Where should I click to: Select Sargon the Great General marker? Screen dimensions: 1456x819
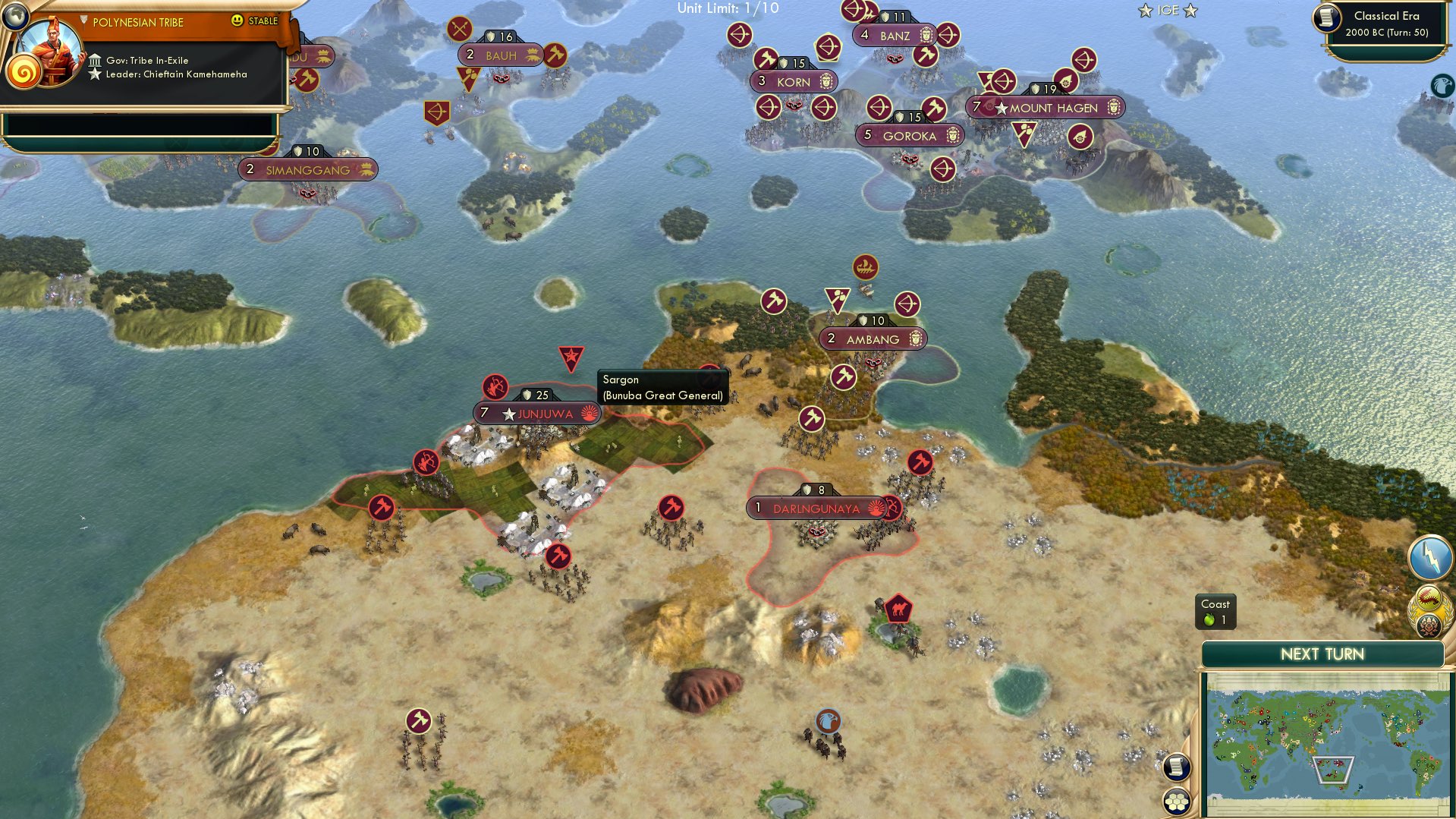[x=573, y=357]
